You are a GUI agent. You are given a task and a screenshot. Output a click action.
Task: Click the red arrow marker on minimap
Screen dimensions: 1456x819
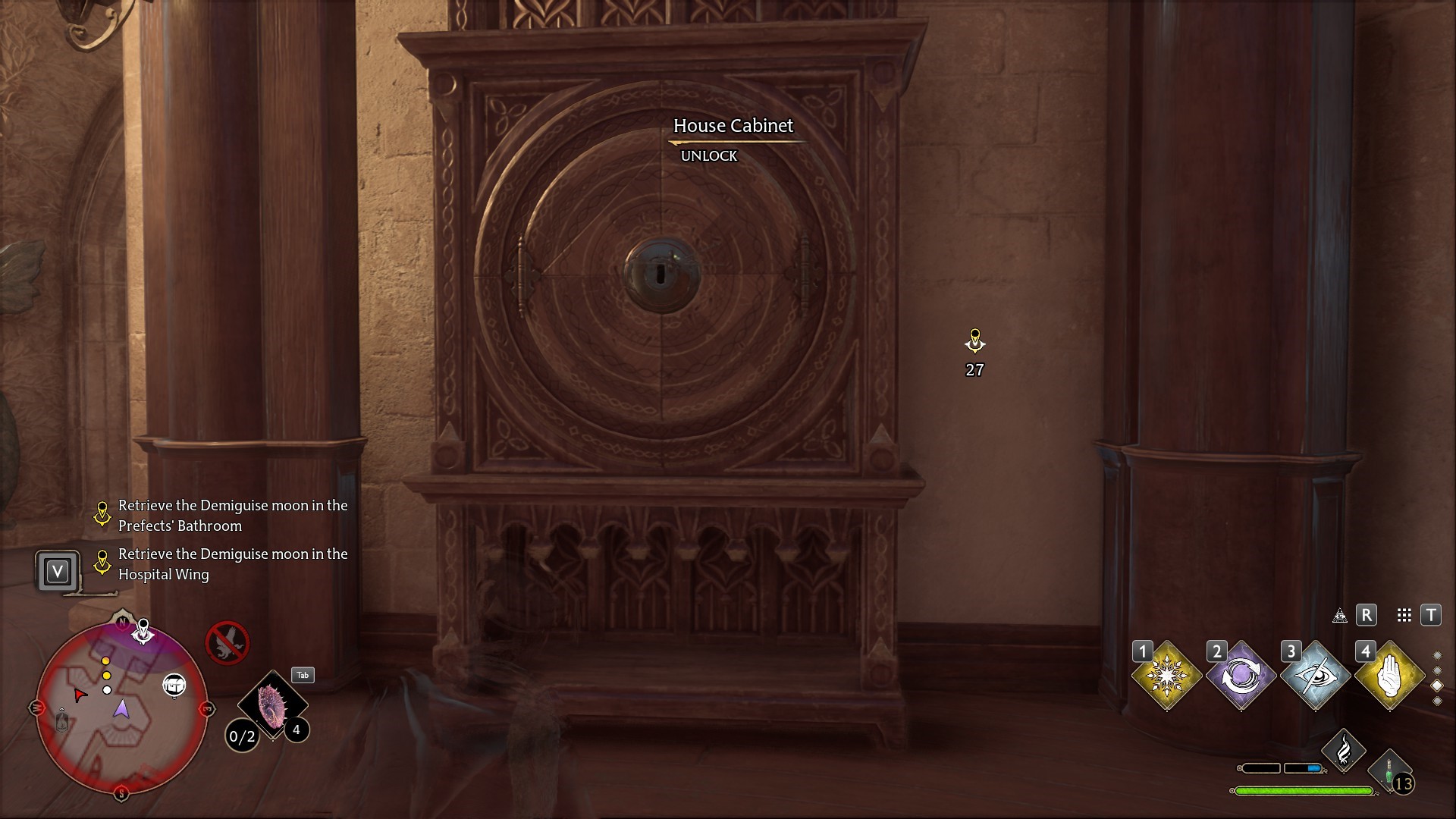[x=80, y=694]
